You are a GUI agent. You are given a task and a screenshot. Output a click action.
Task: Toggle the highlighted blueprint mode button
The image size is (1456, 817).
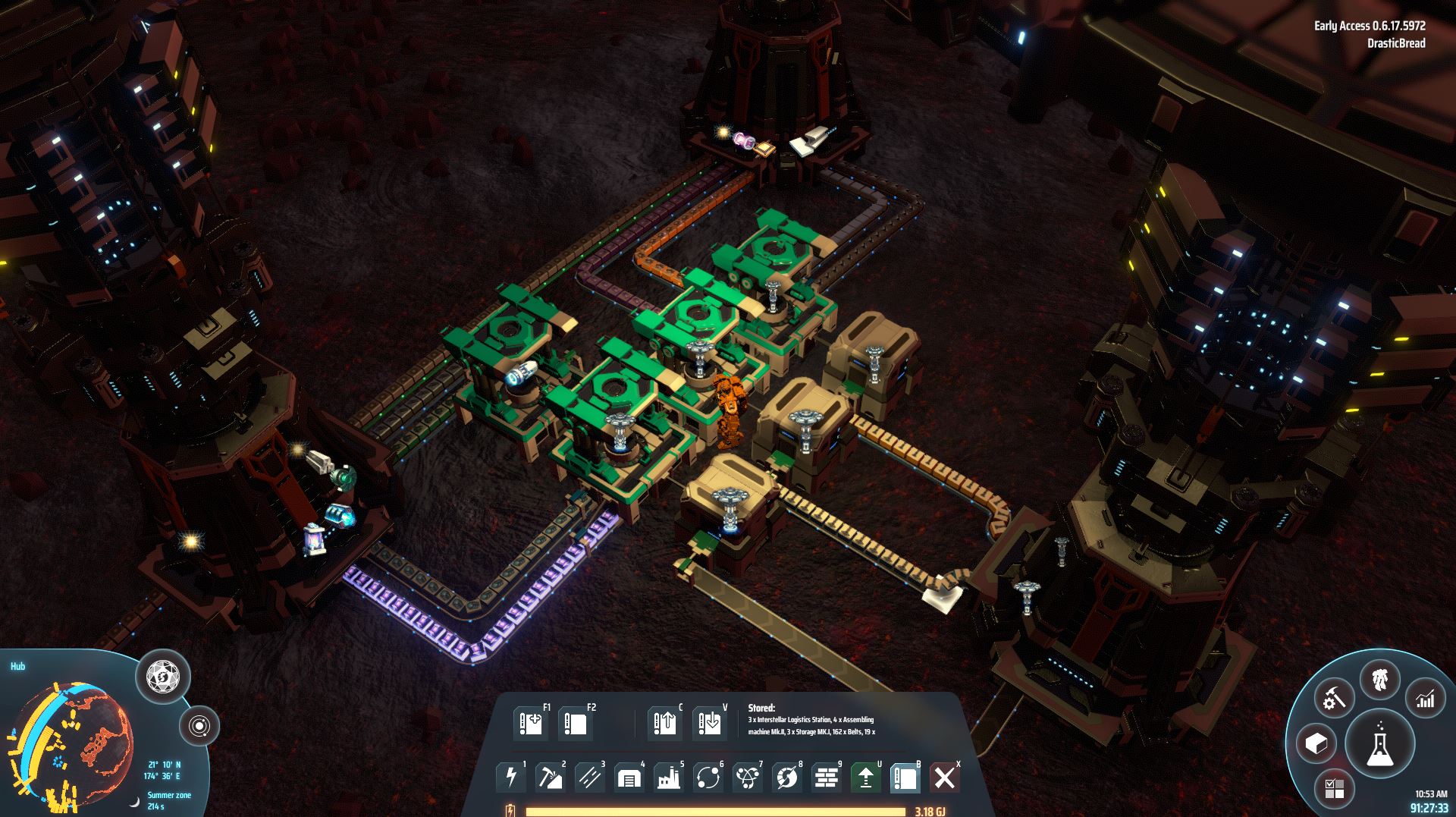[905, 778]
